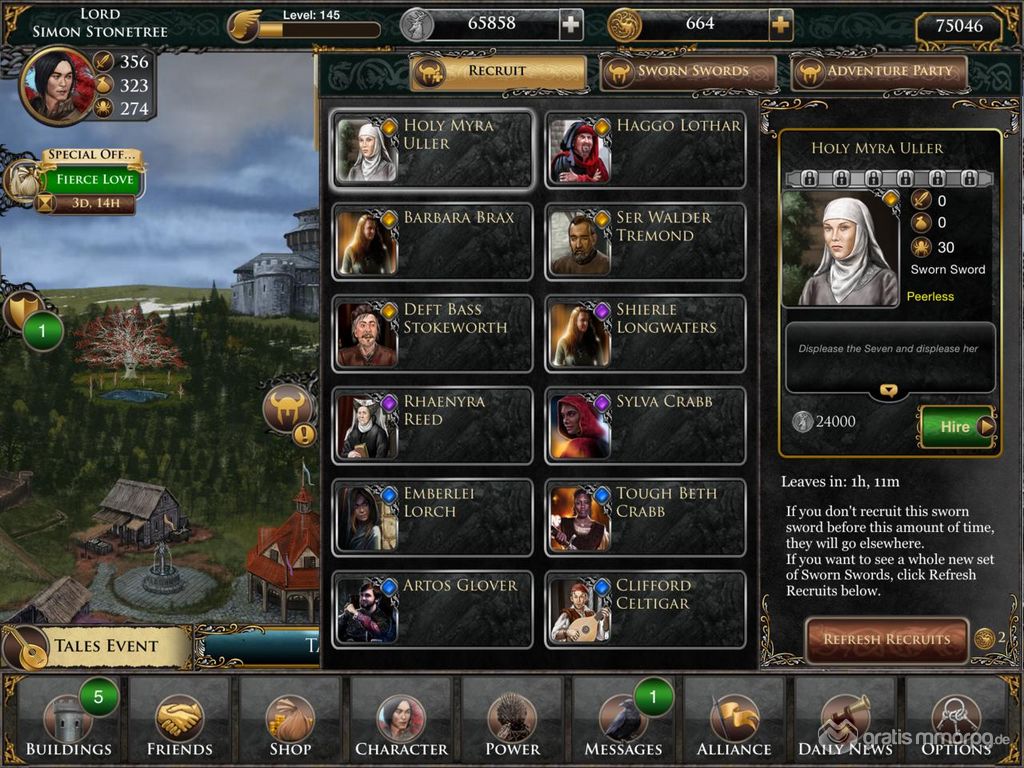Select Sylva Crabb recruit card

pos(645,427)
